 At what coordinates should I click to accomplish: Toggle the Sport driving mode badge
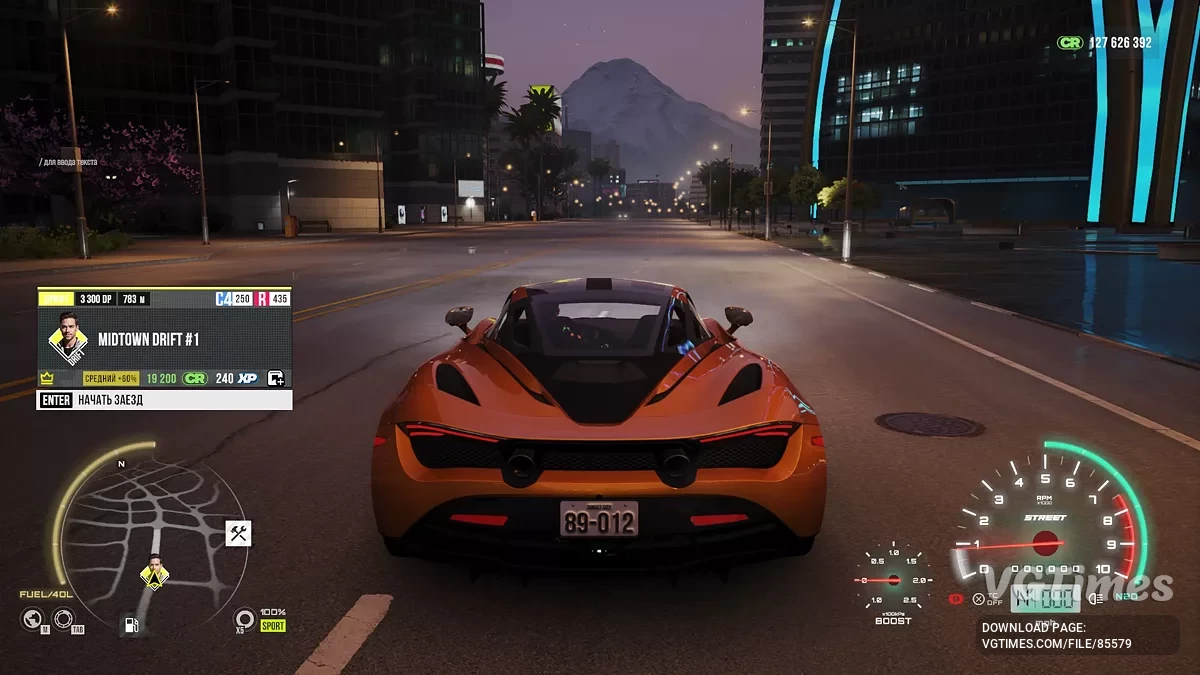[x=273, y=626]
